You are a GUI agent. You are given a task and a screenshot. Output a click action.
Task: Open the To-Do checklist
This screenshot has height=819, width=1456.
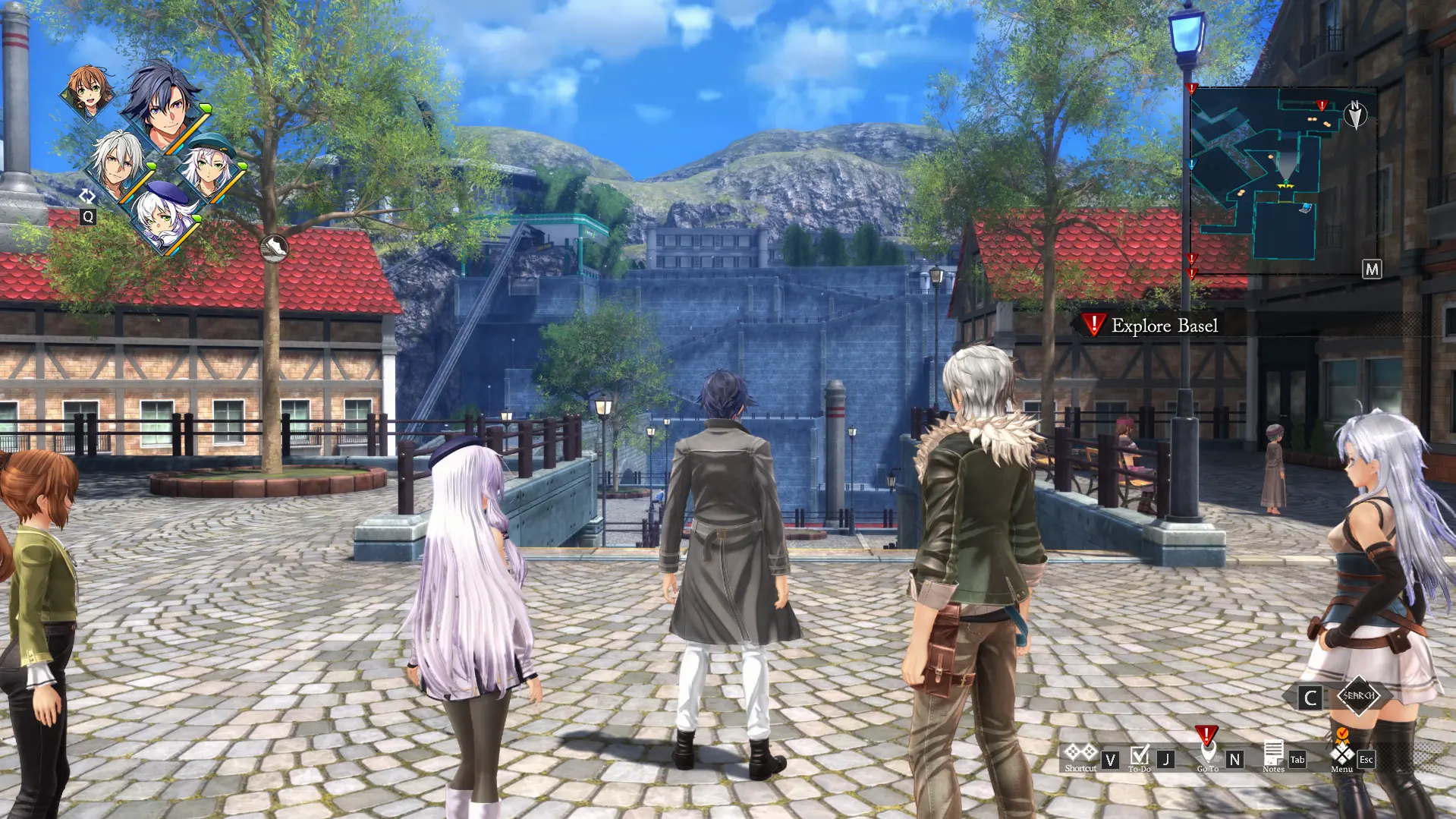point(1139,754)
